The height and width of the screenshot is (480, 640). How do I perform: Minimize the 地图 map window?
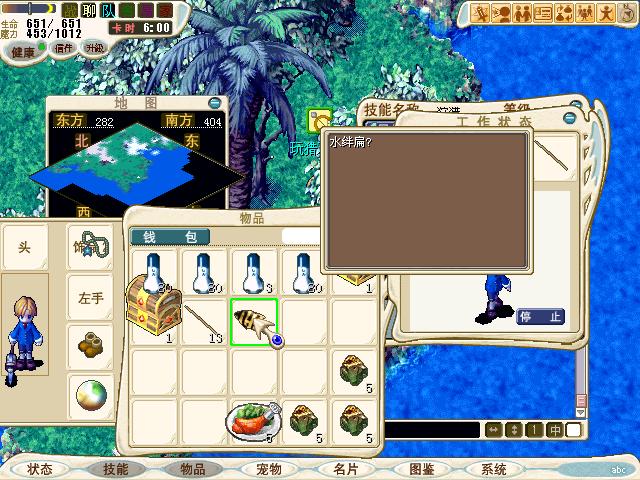tap(214, 103)
